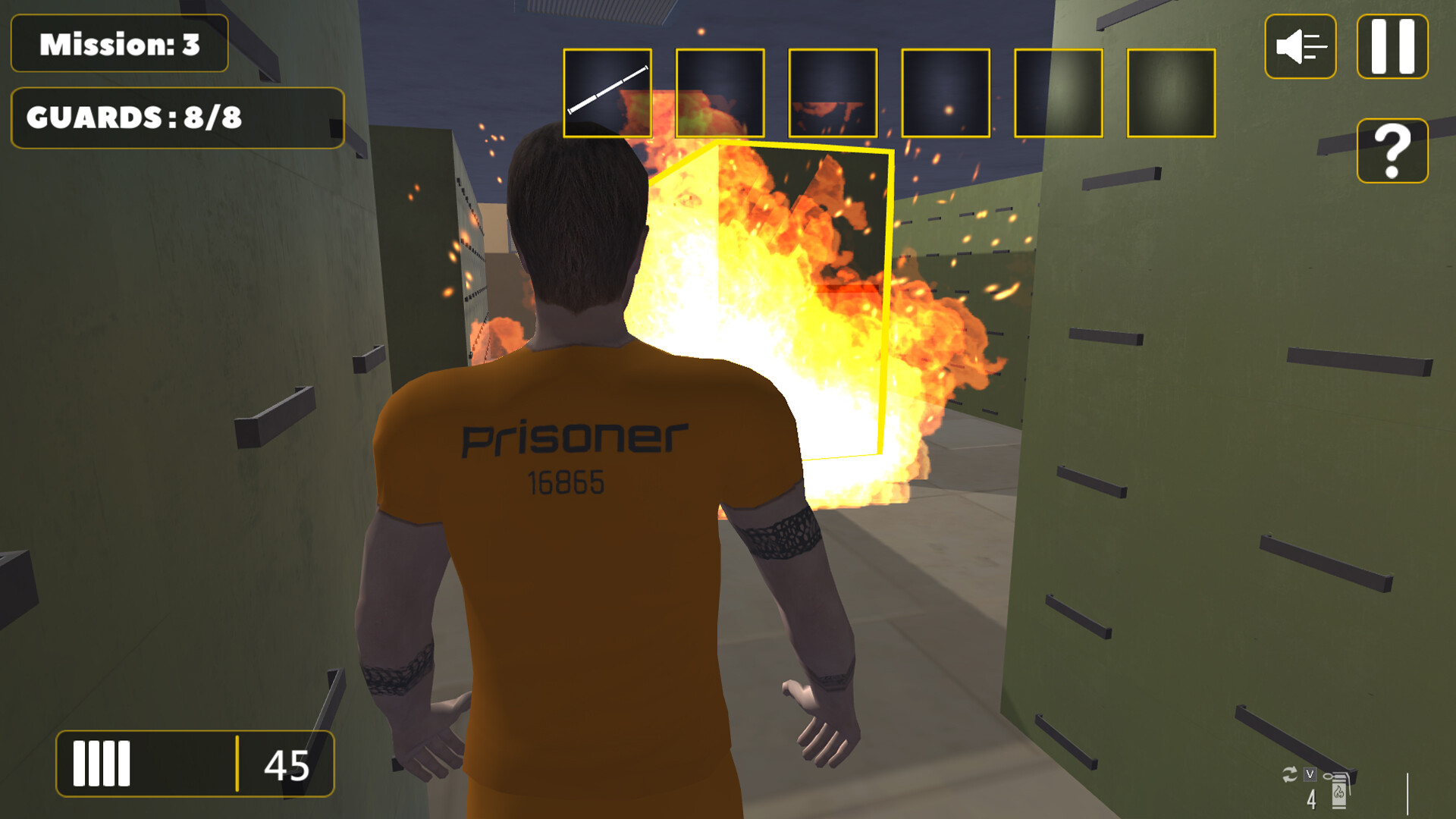Screen dimensions: 1456x819
Task: Click the Mission: 3 label
Action: click(x=118, y=44)
